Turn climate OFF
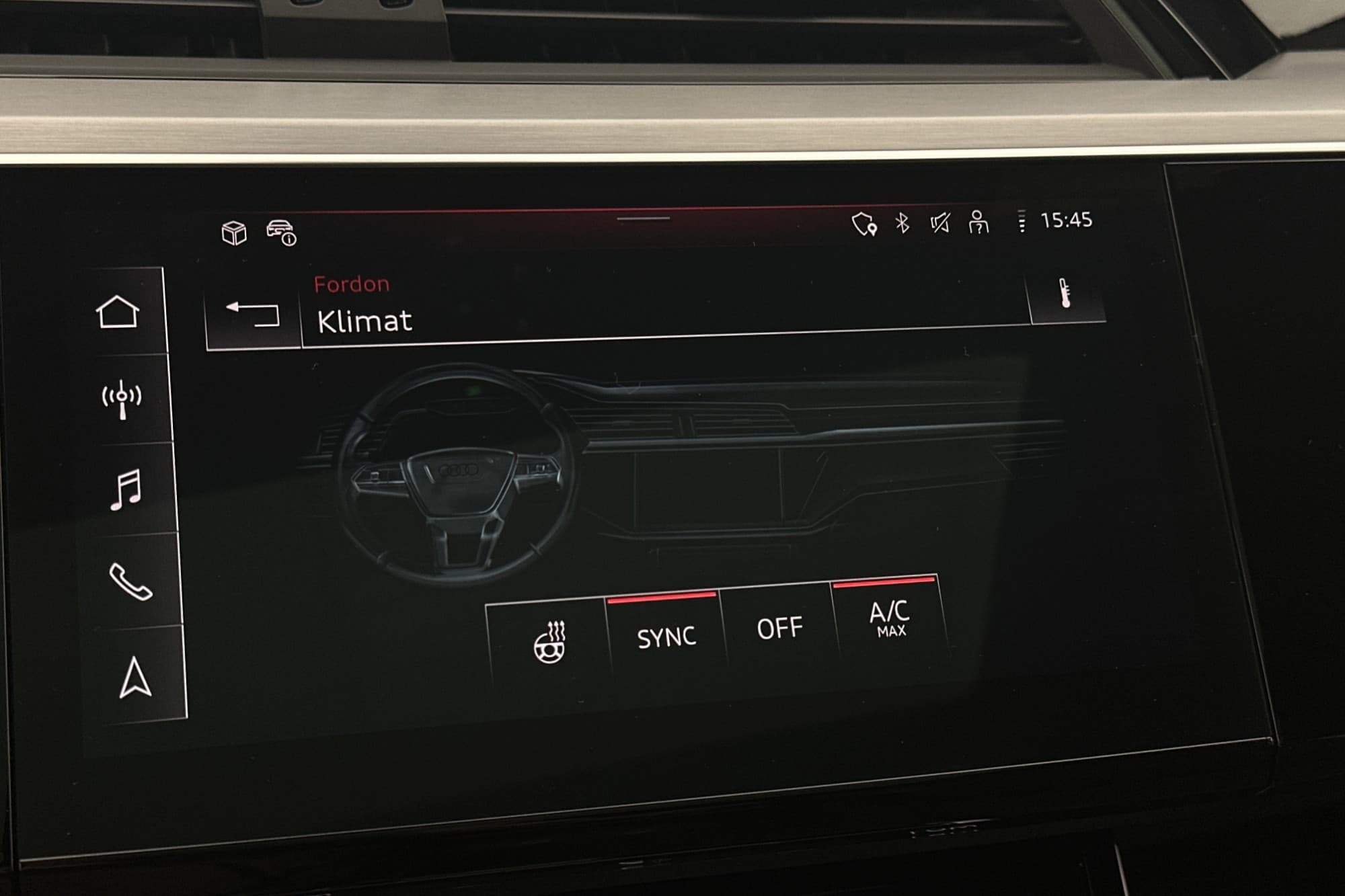1345x896 pixels. click(x=779, y=628)
